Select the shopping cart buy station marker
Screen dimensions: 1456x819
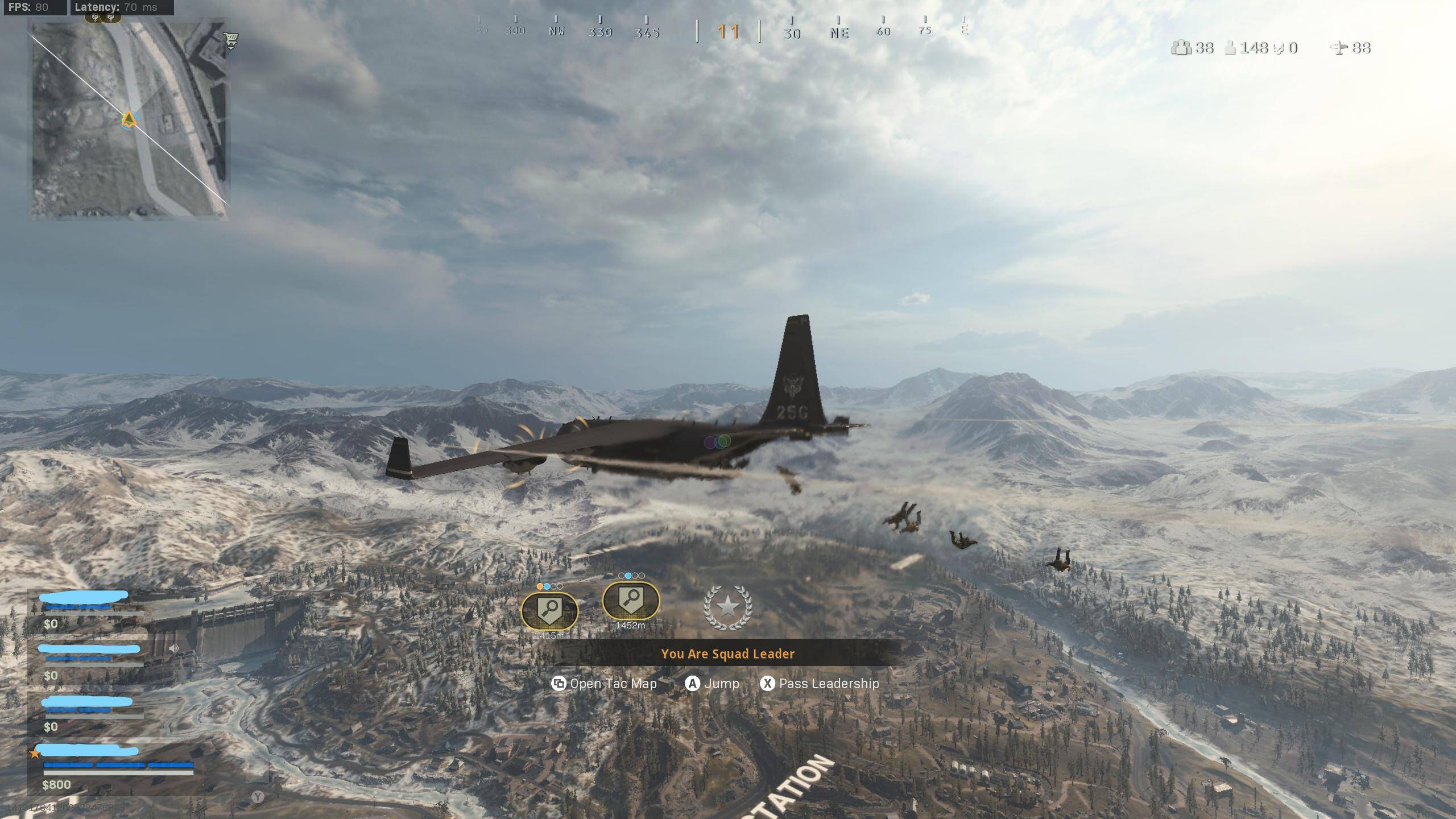(x=230, y=40)
